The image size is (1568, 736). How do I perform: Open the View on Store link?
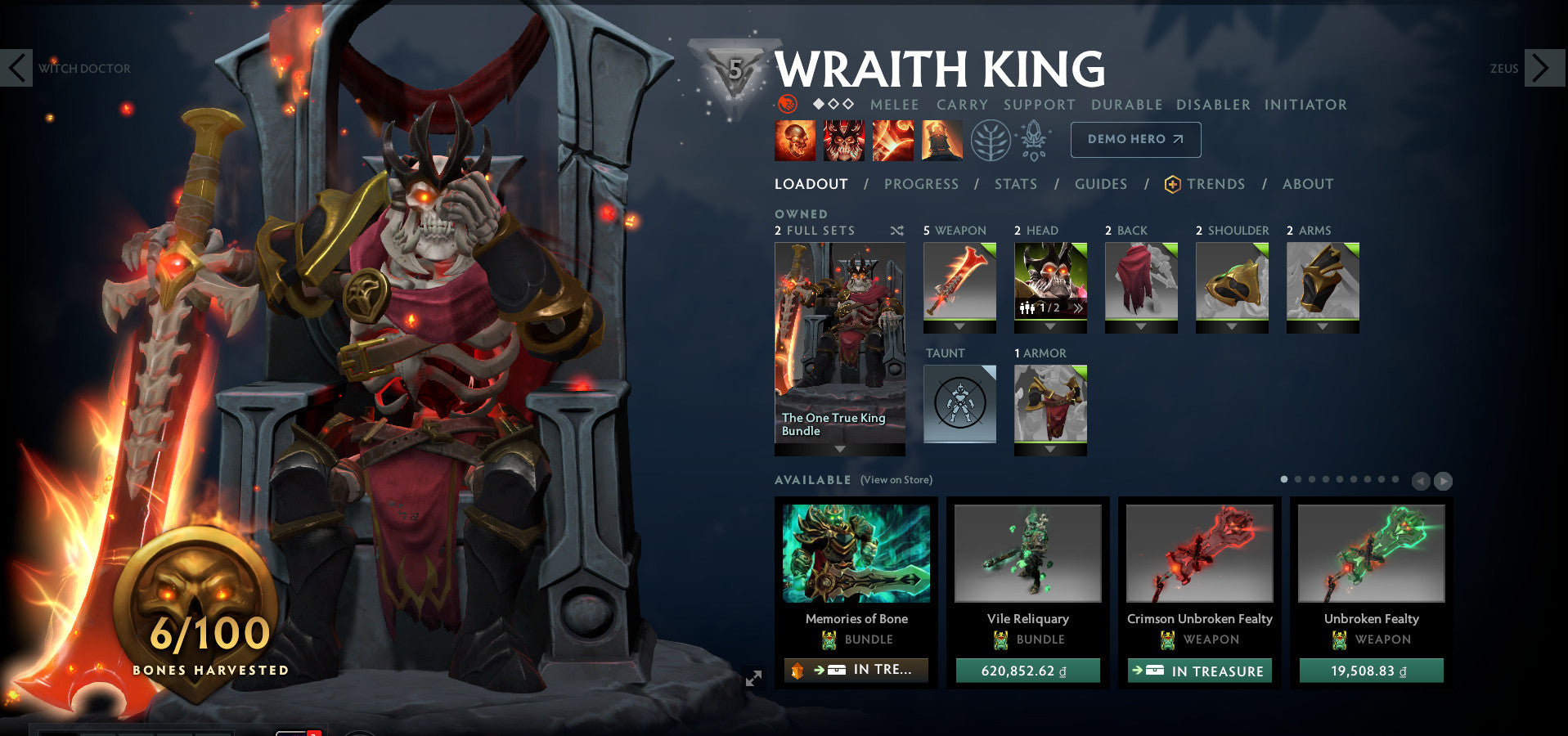tap(896, 480)
